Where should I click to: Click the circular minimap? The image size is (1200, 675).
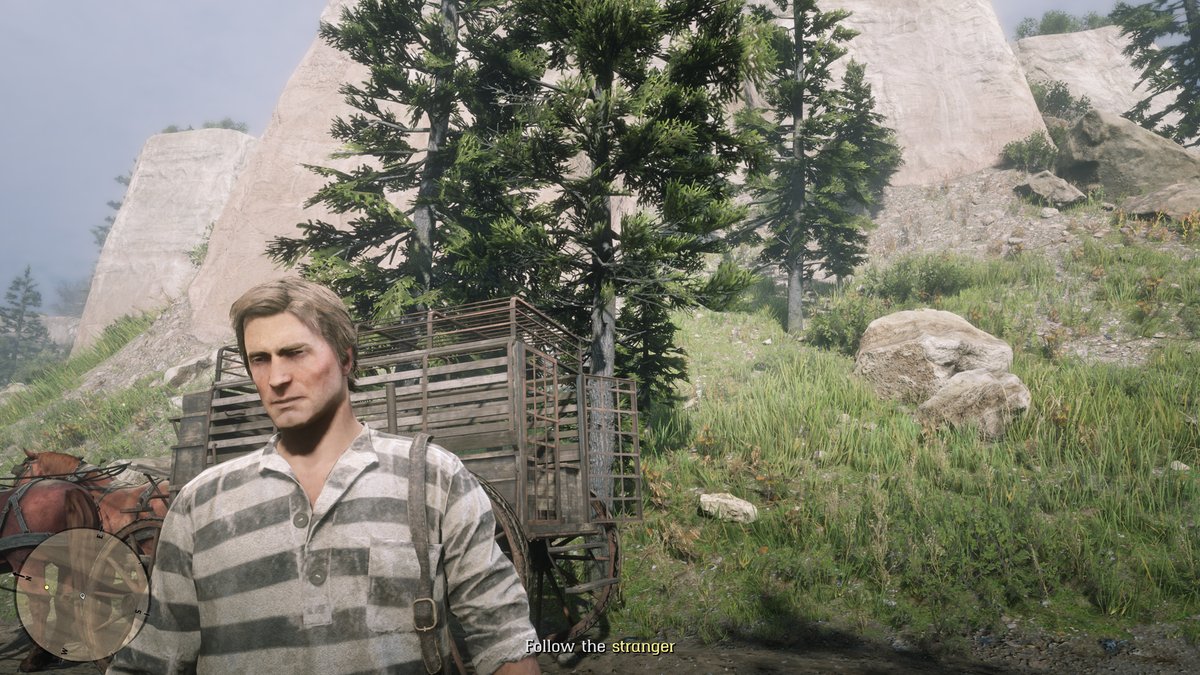(82, 594)
